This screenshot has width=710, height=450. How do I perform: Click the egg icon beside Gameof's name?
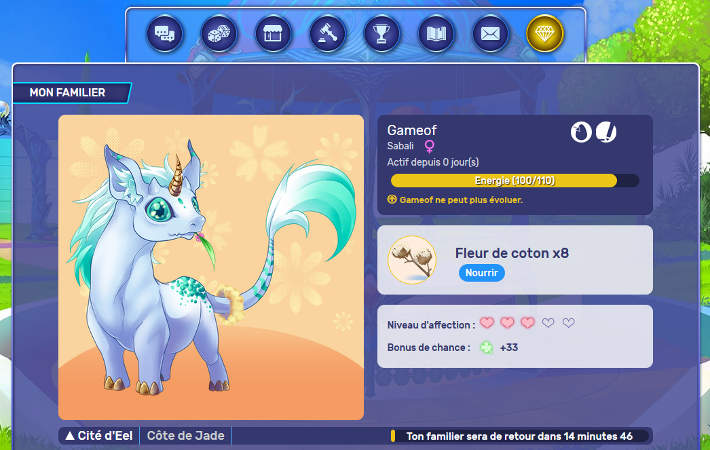pyautogui.click(x=581, y=132)
